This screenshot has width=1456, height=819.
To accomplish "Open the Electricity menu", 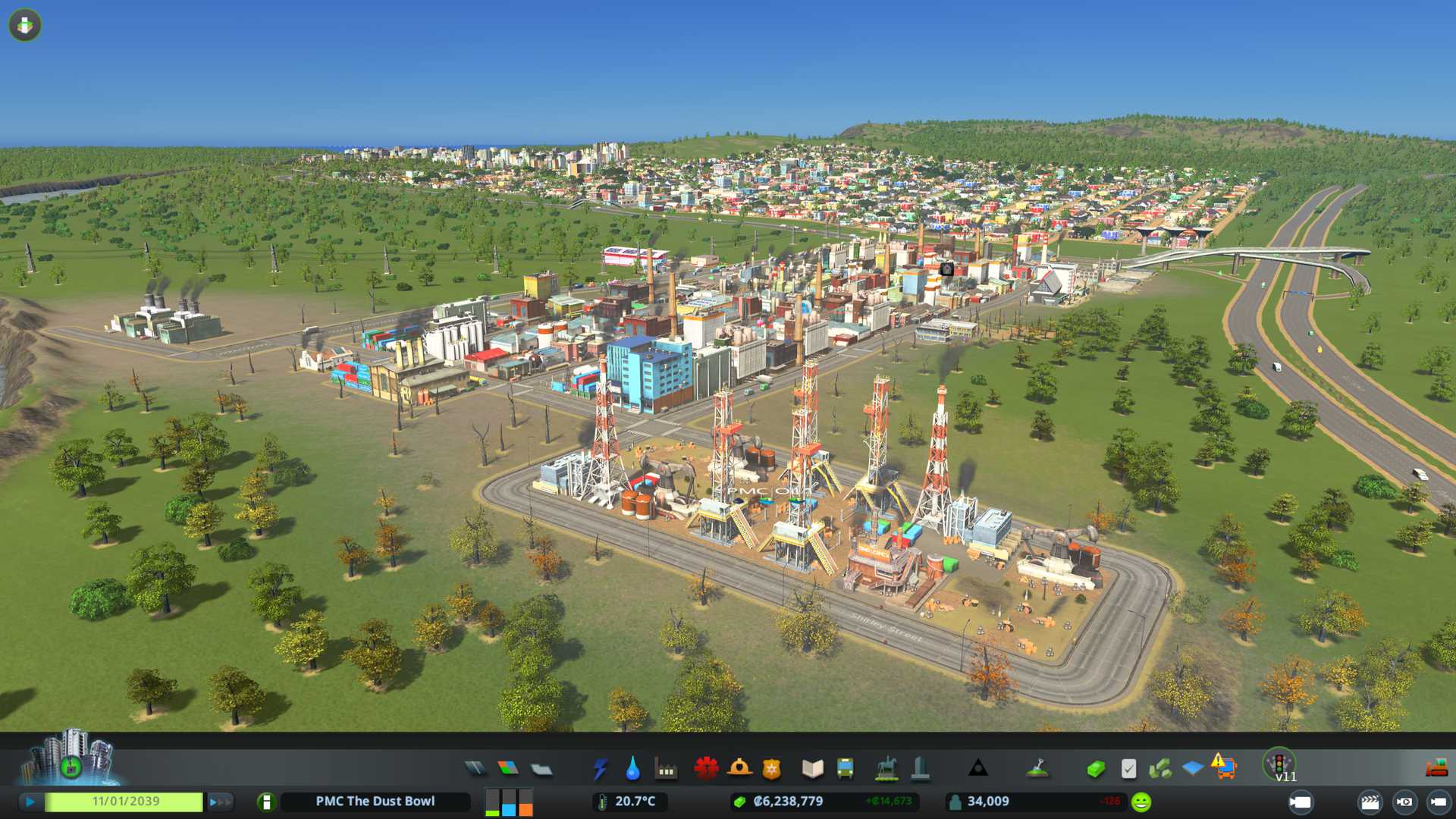I will coord(600,769).
